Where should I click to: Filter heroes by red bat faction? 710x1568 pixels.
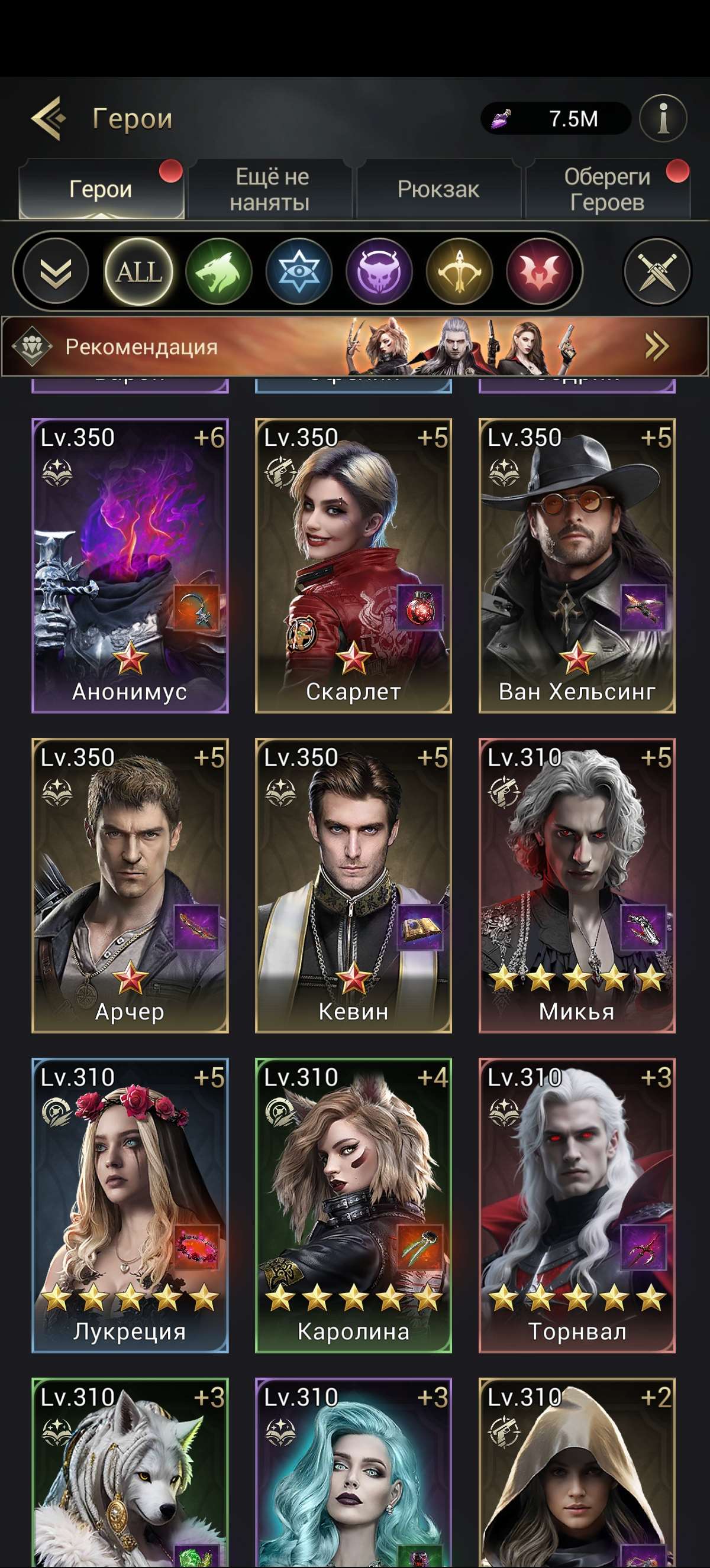click(x=540, y=271)
